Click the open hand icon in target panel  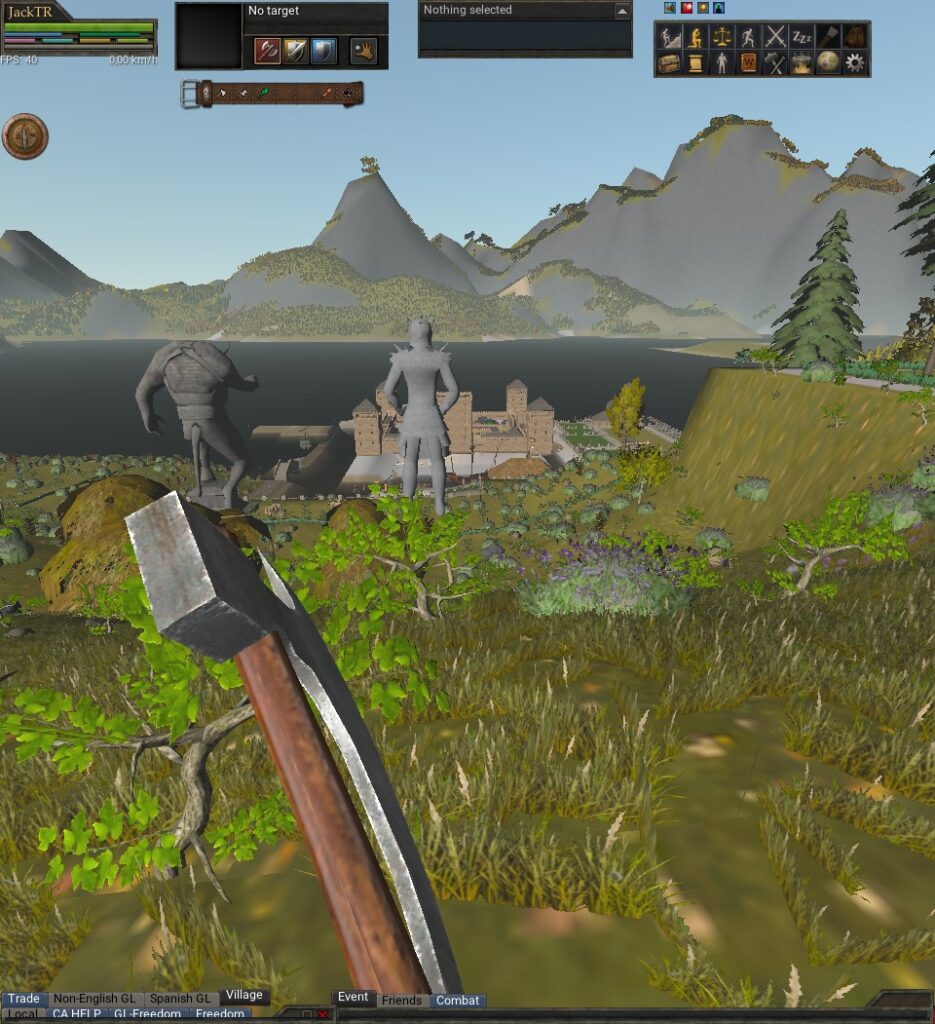363,50
